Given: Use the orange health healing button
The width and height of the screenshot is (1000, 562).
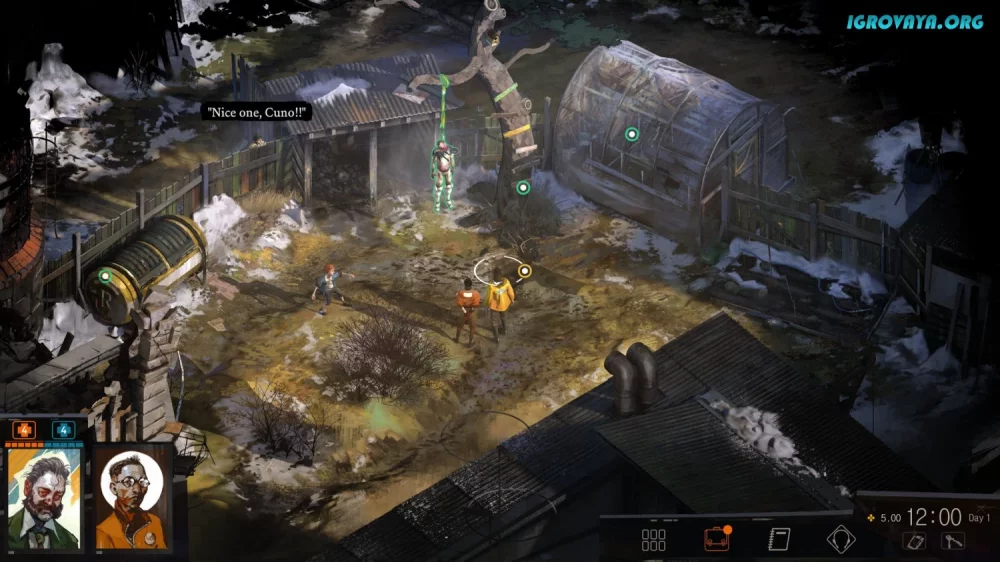Looking at the screenshot, I should (23, 431).
